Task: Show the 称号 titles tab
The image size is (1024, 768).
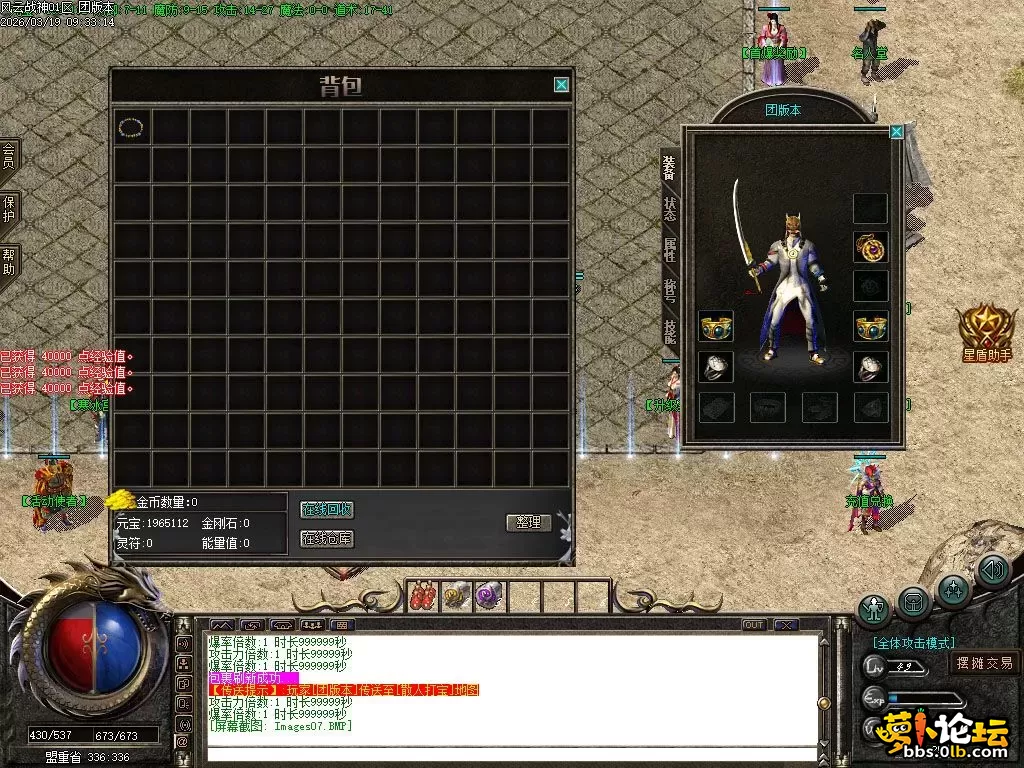Action: point(669,291)
